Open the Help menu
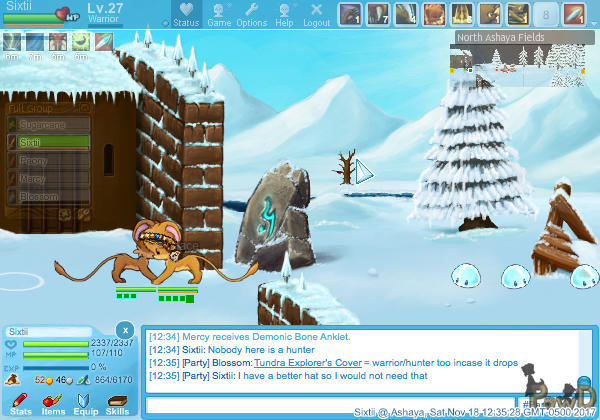Screen dimensions: 600x420 pos(284,15)
